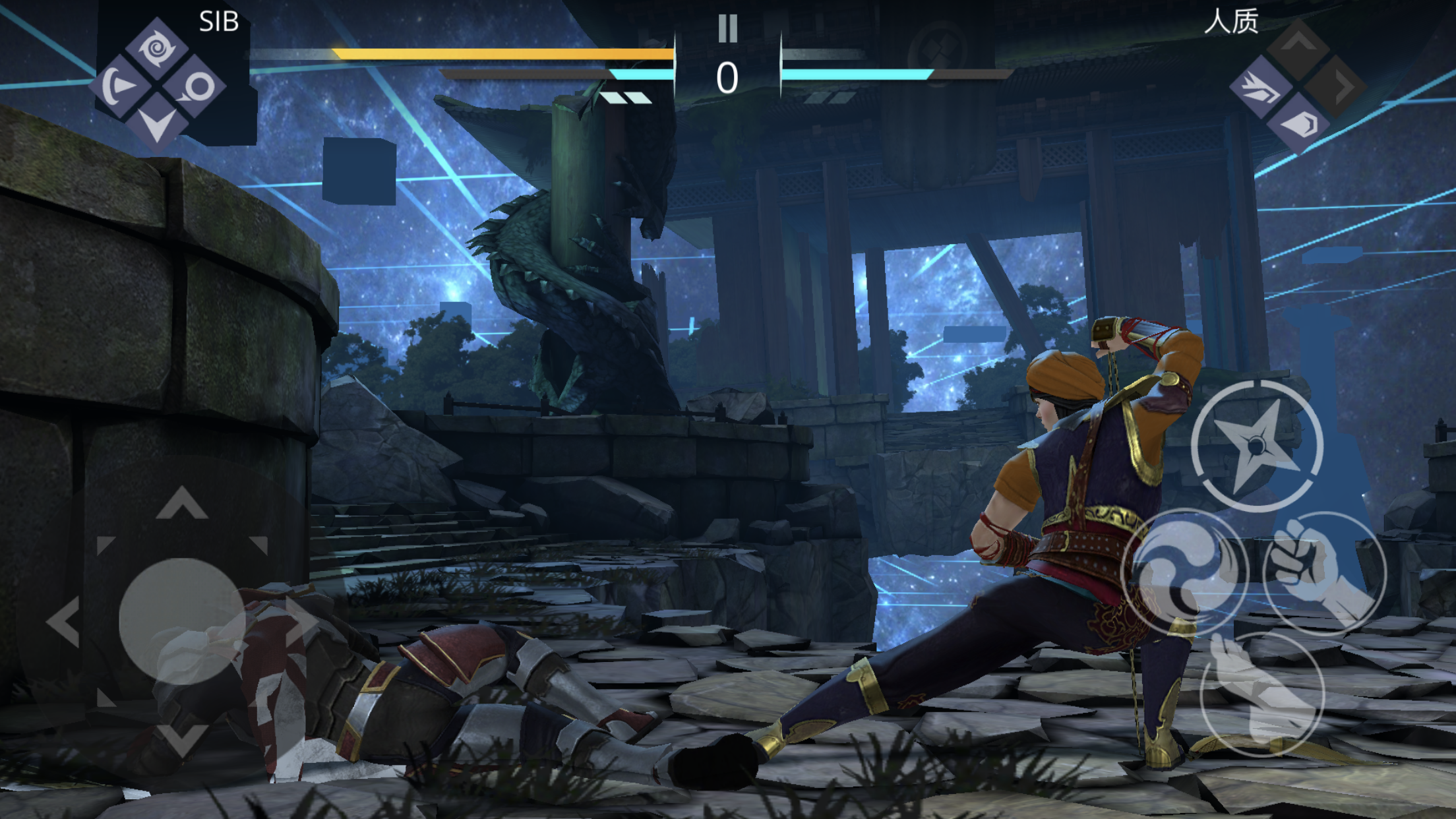The image size is (1456, 819).
Task: Click the joystick's up arrow
Action: [x=182, y=504]
